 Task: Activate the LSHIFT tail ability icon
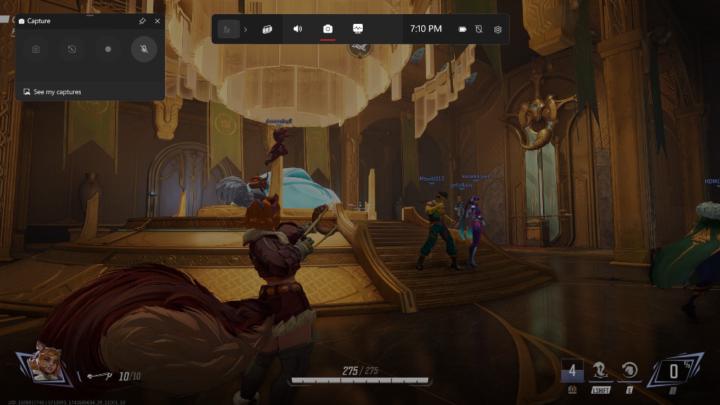point(600,370)
